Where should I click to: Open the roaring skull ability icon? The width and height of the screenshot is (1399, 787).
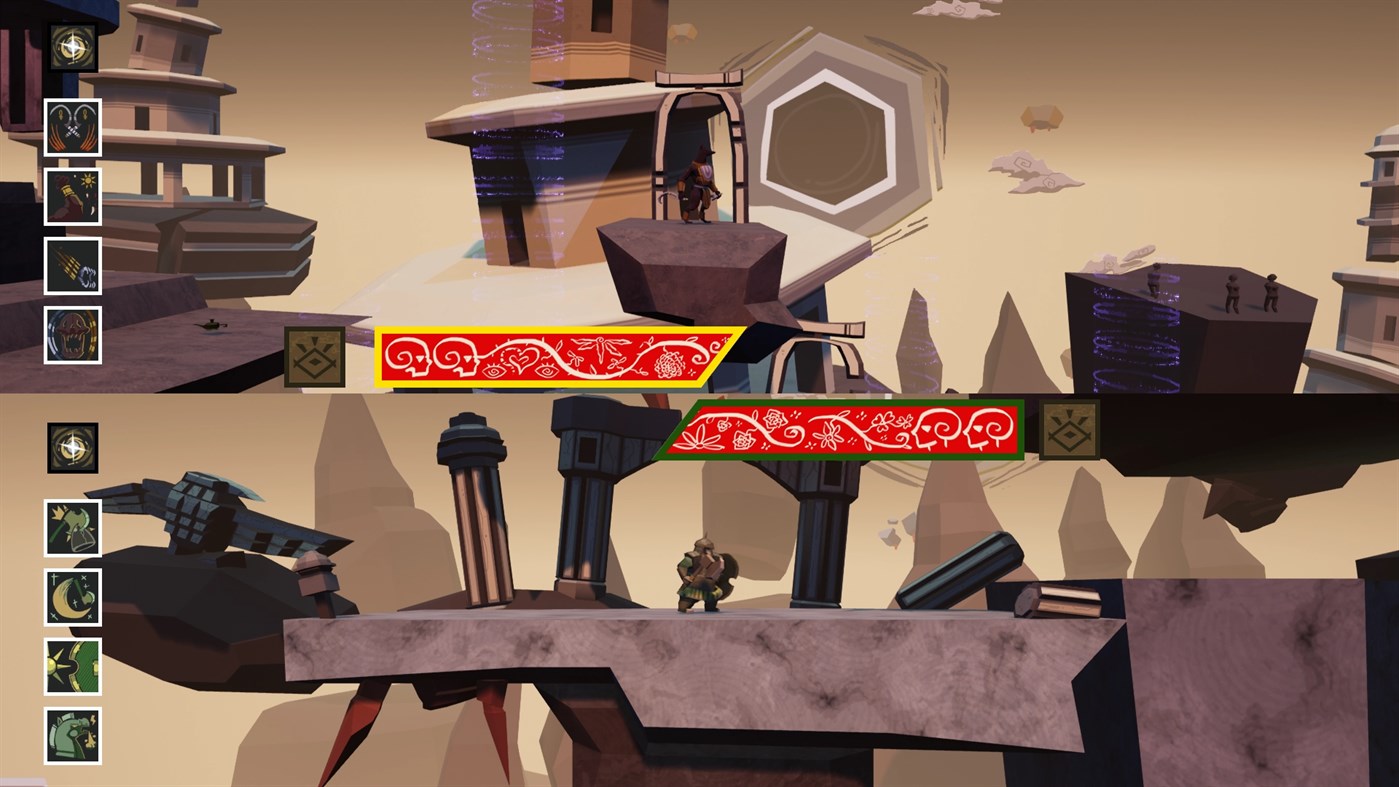click(x=71, y=334)
